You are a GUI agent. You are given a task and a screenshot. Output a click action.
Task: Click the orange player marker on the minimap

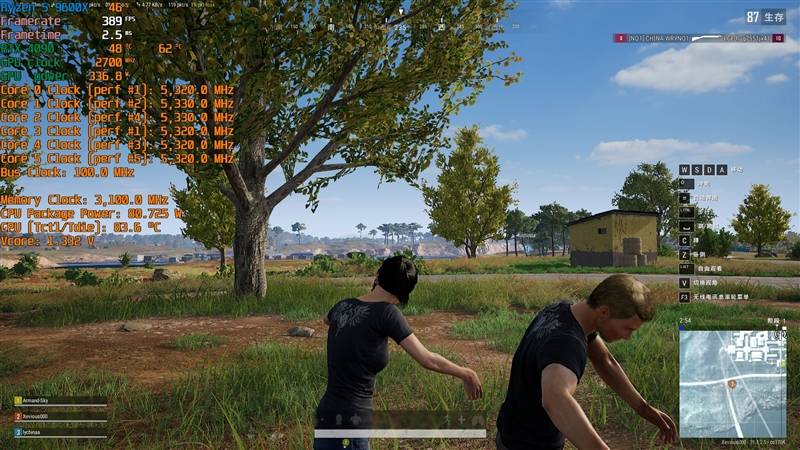(733, 384)
